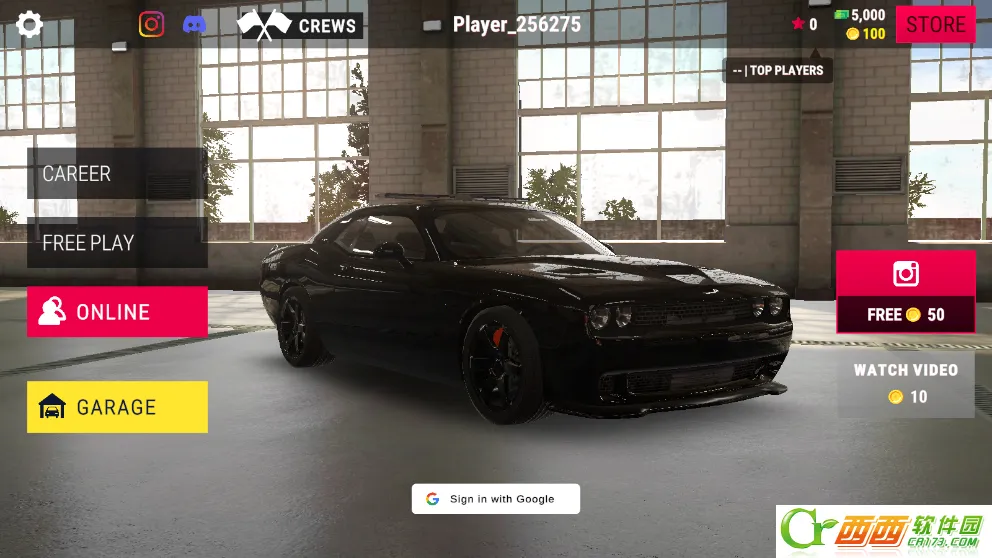The image size is (992, 558).
Task: Watch video for 10 coins
Action: click(905, 383)
